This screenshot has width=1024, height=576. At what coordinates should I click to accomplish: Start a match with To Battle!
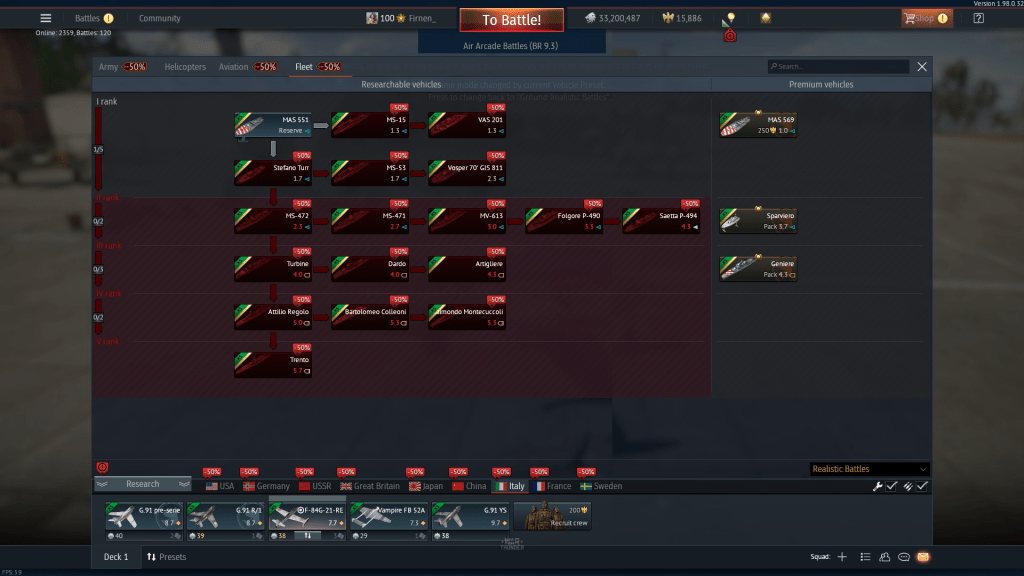coord(511,20)
